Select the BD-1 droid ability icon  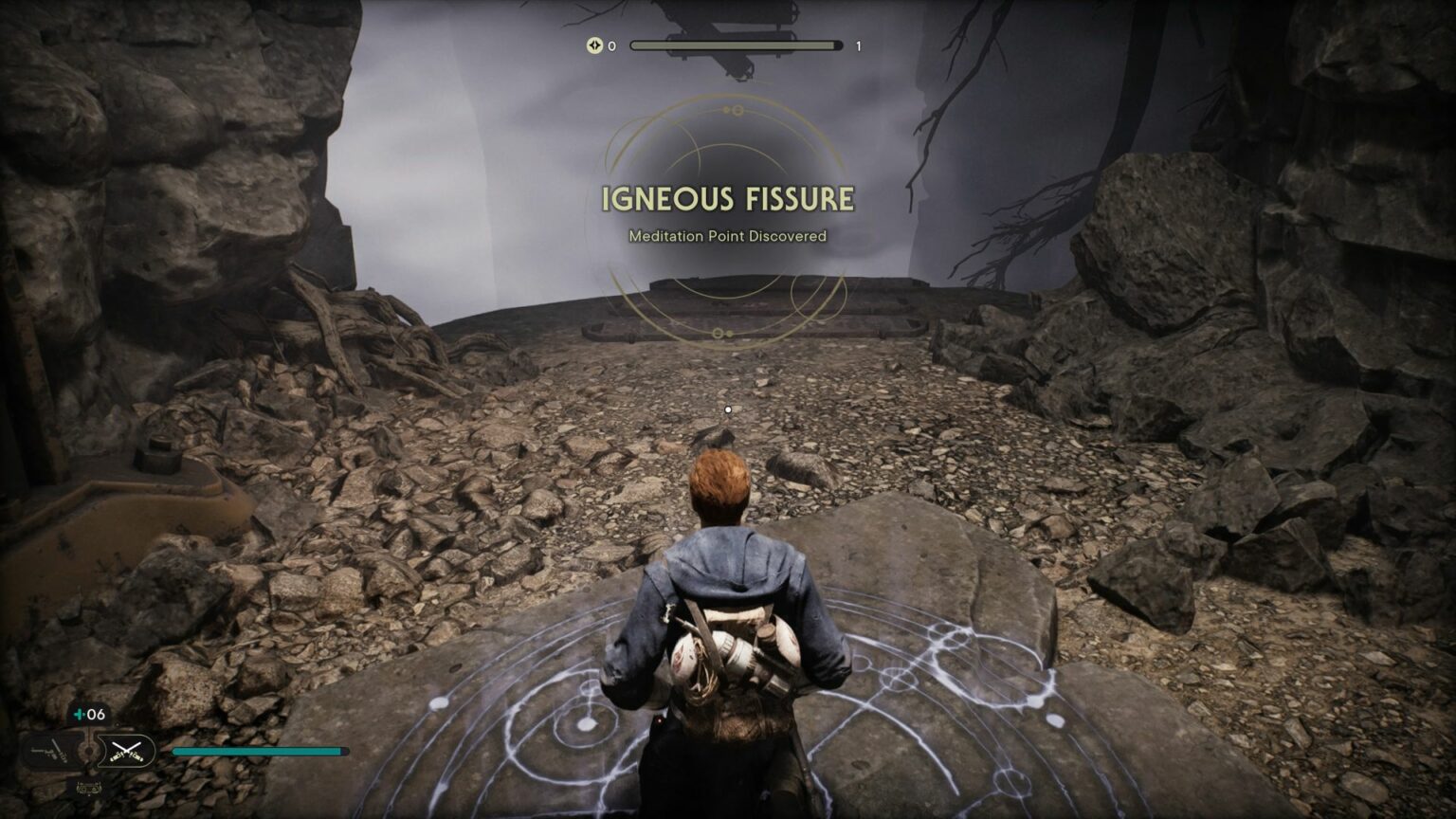click(87, 788)
